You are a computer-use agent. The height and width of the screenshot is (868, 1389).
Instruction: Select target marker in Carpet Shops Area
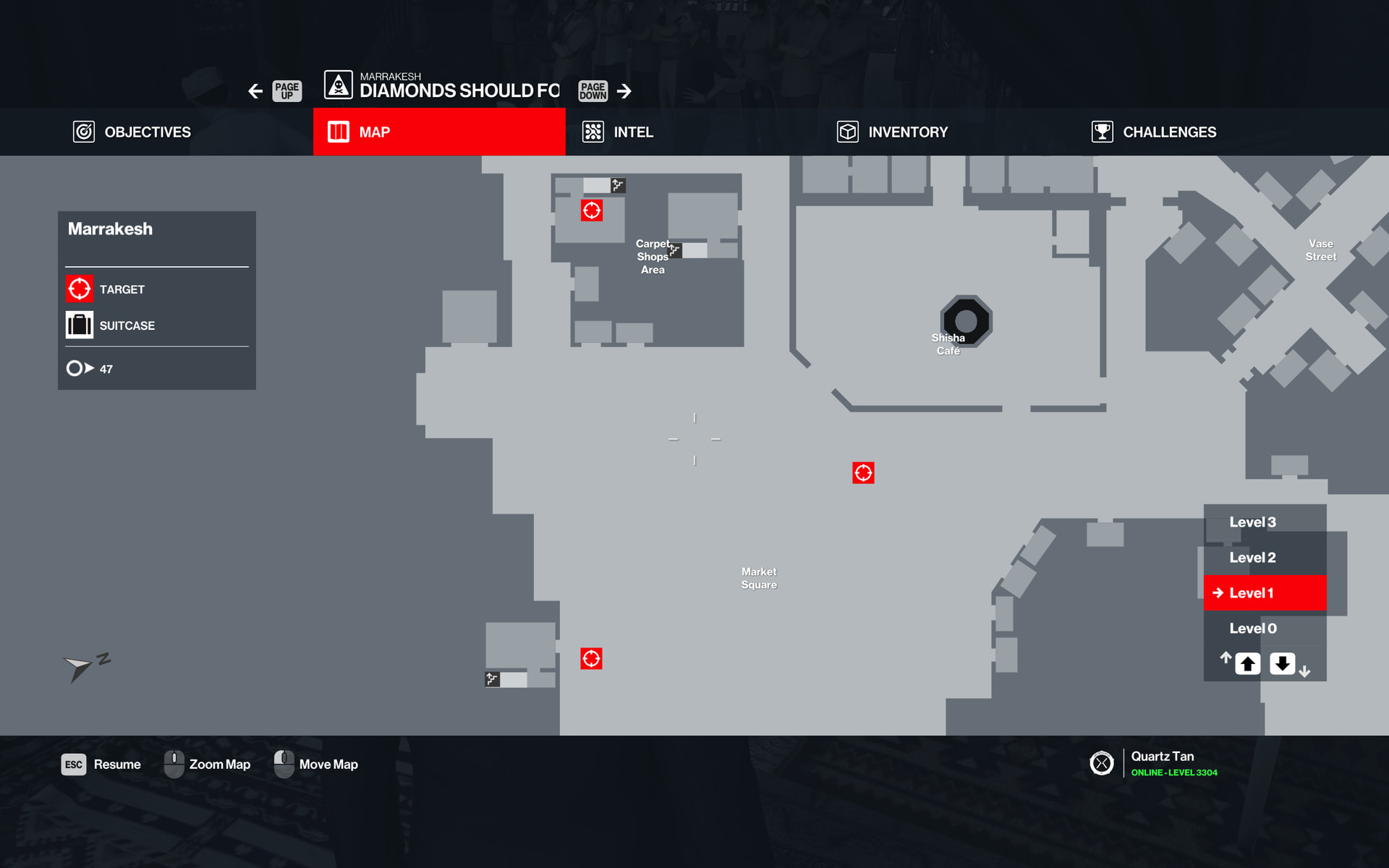[592, 210]
